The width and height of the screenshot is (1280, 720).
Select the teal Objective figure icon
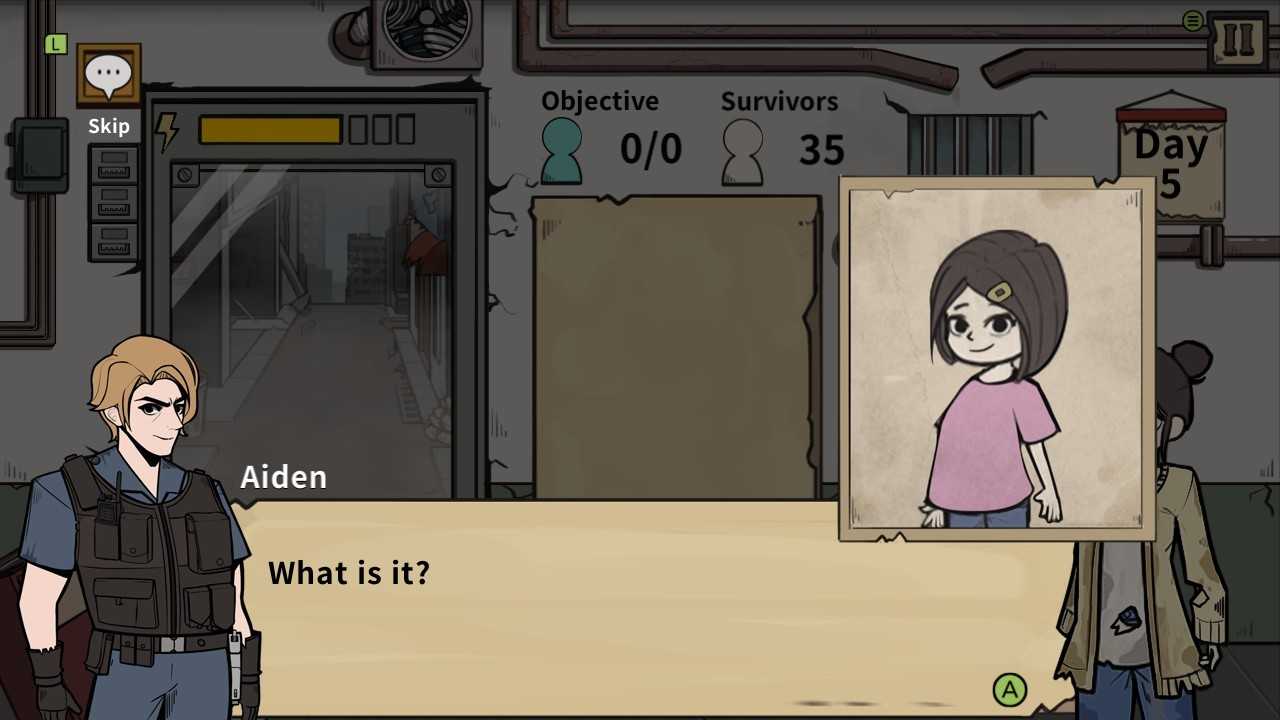coord(561,148)
